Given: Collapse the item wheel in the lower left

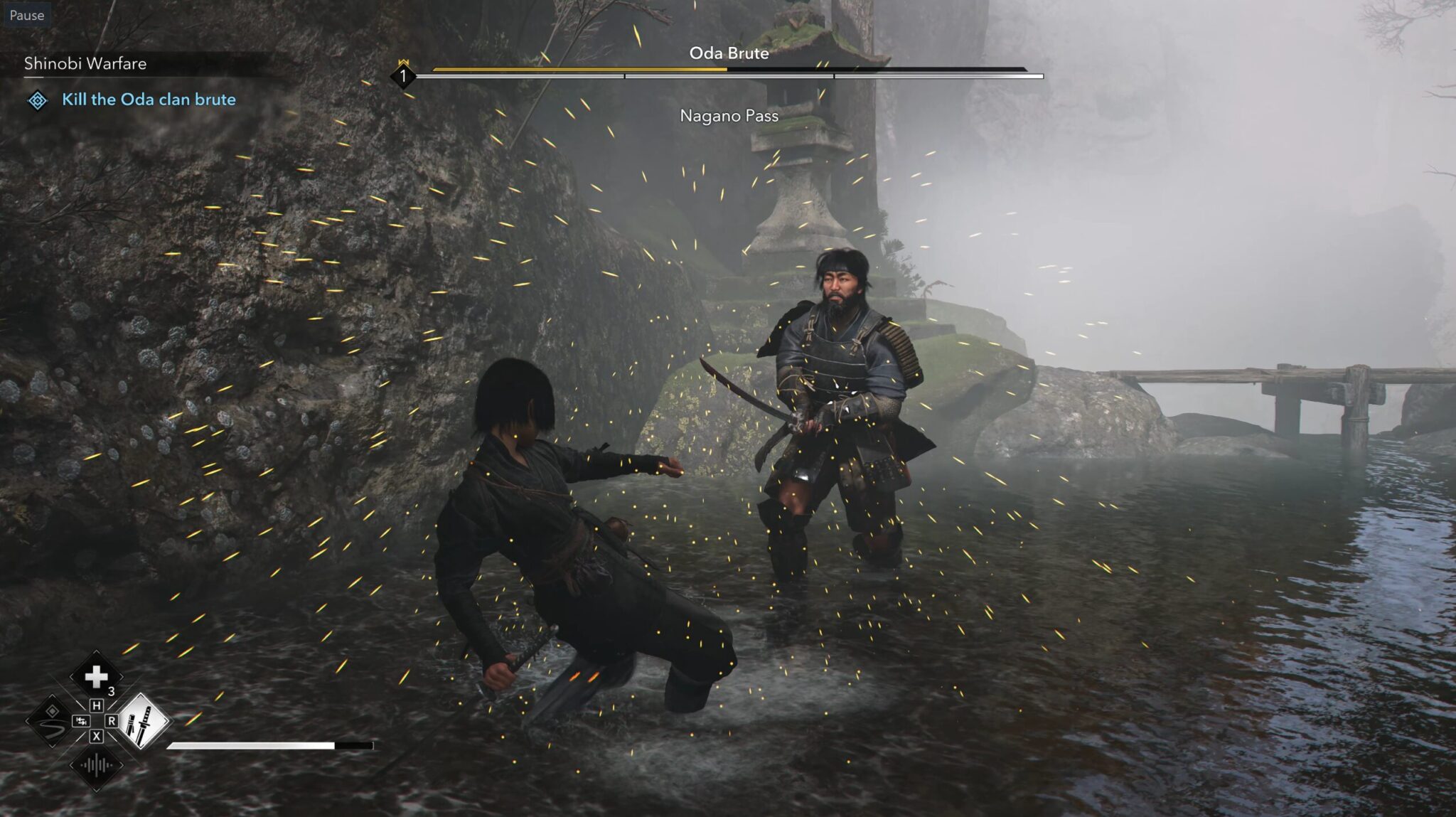Looking at the screenshot, I should coord(97,722).
